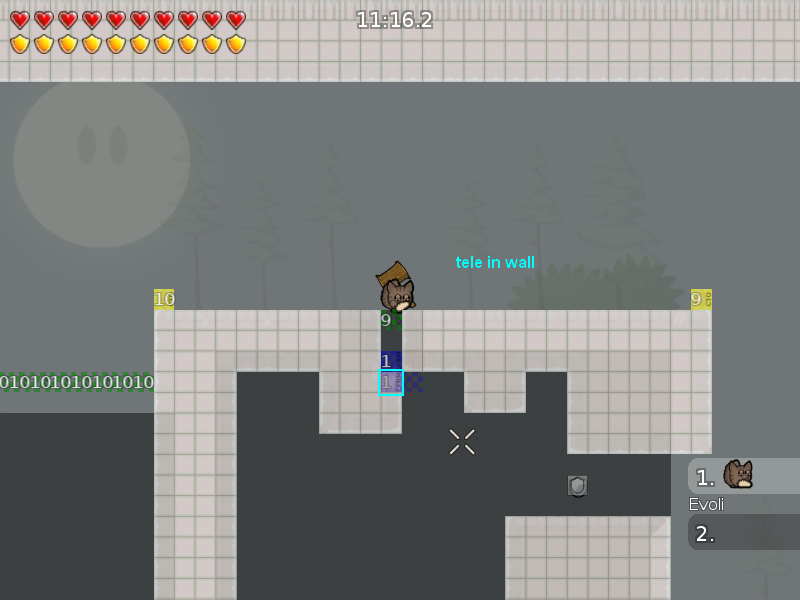800x600 pixels.
Task: Select the empty rank 2 scoreboard row
Action: tap(743, 533)
